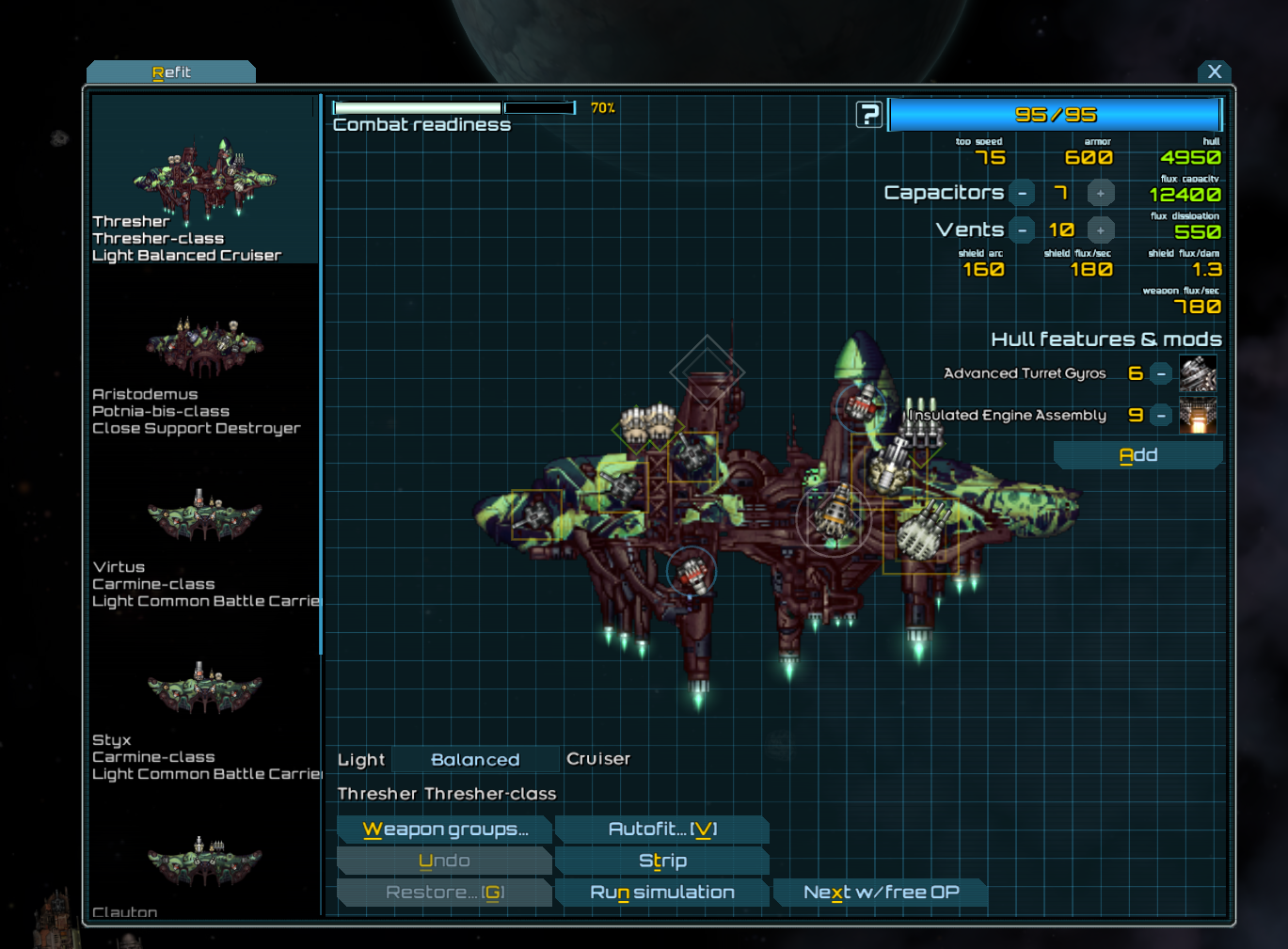Reduce Vents using the minus button
The height and width of the screenshot is (949, 1288).
tap(1022, 230)
